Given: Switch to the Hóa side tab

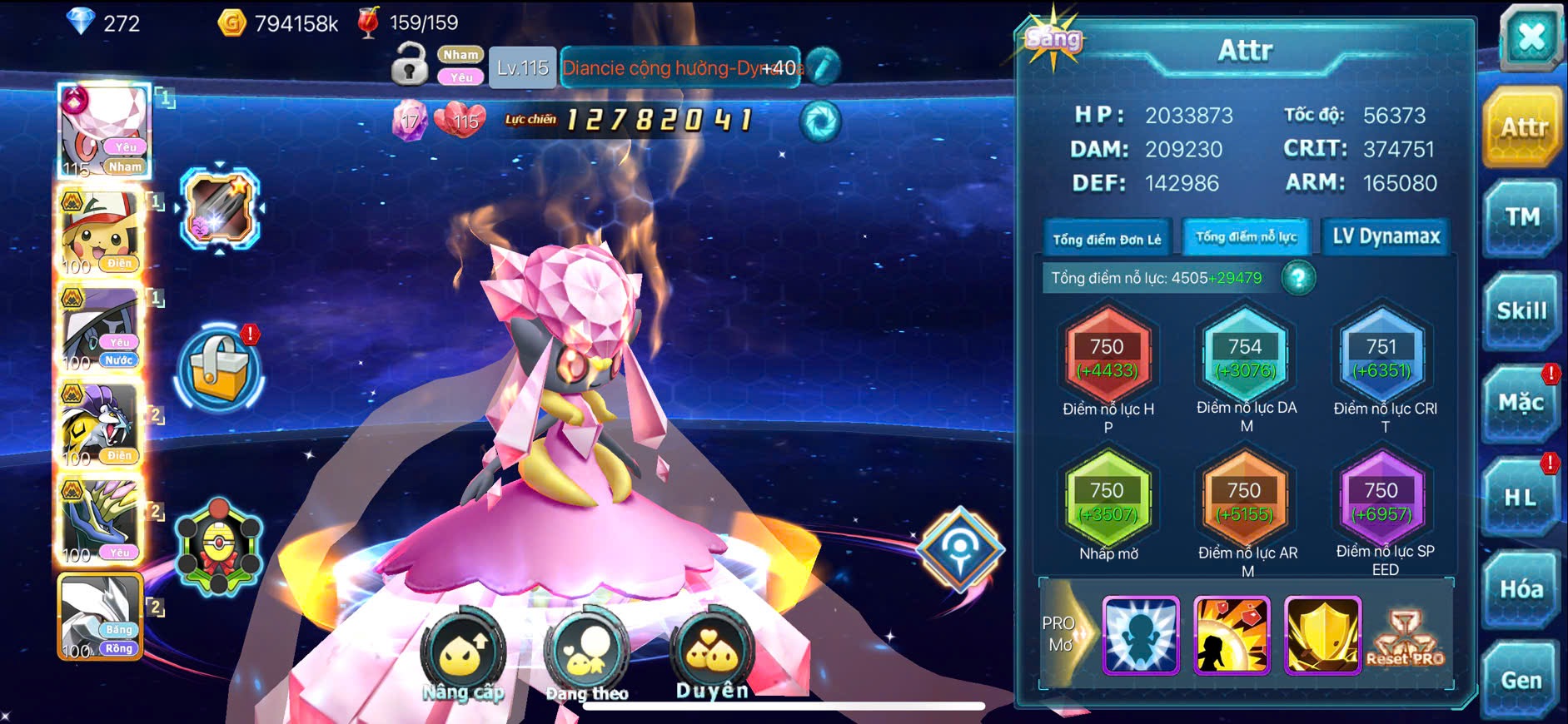Looking at the screenshot, I should (x=1521, y=590).
